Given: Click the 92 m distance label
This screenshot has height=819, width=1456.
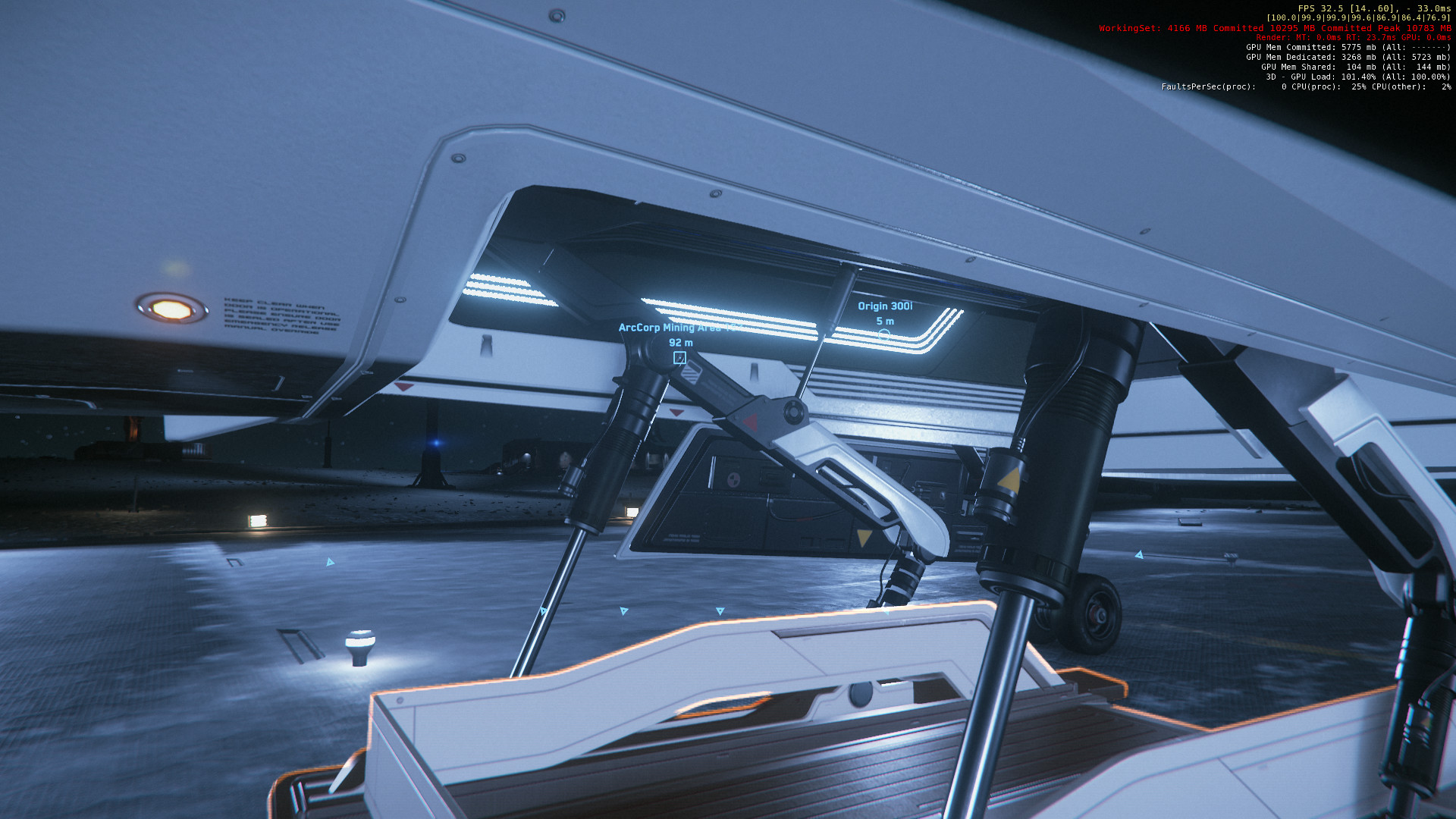Looking at the screenshot, I should (x=680, y=343).
